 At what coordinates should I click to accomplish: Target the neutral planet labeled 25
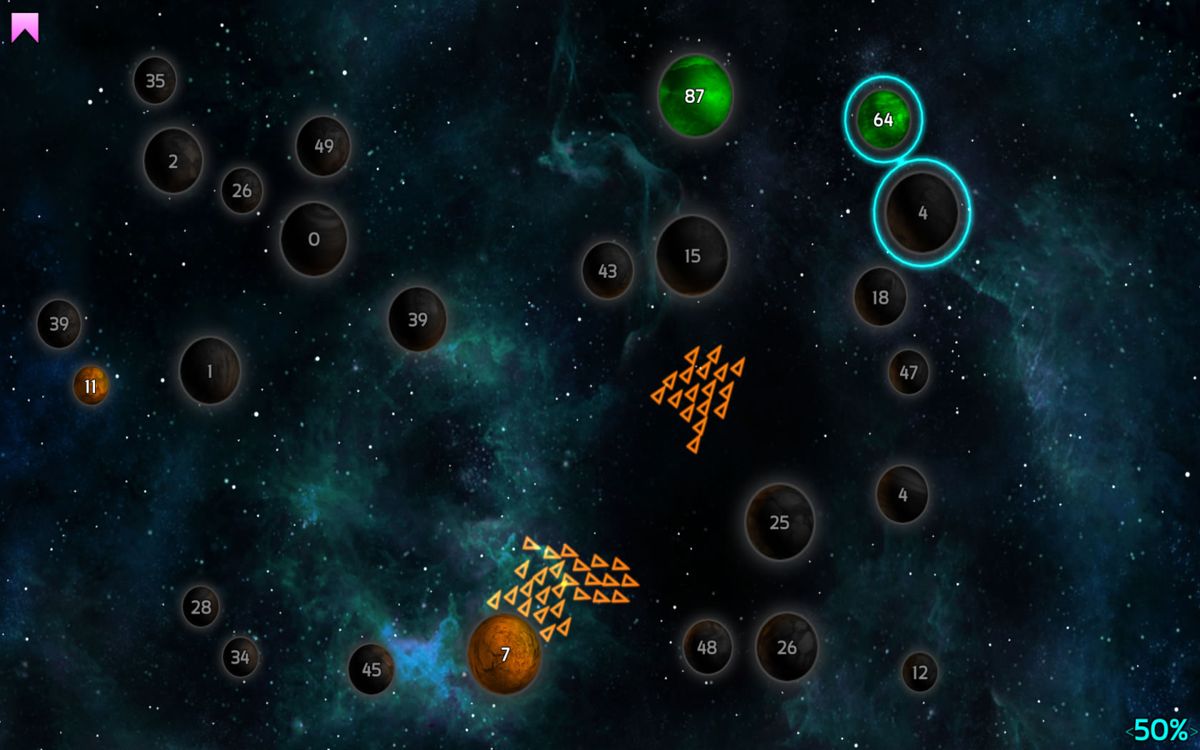coord(780,522)
